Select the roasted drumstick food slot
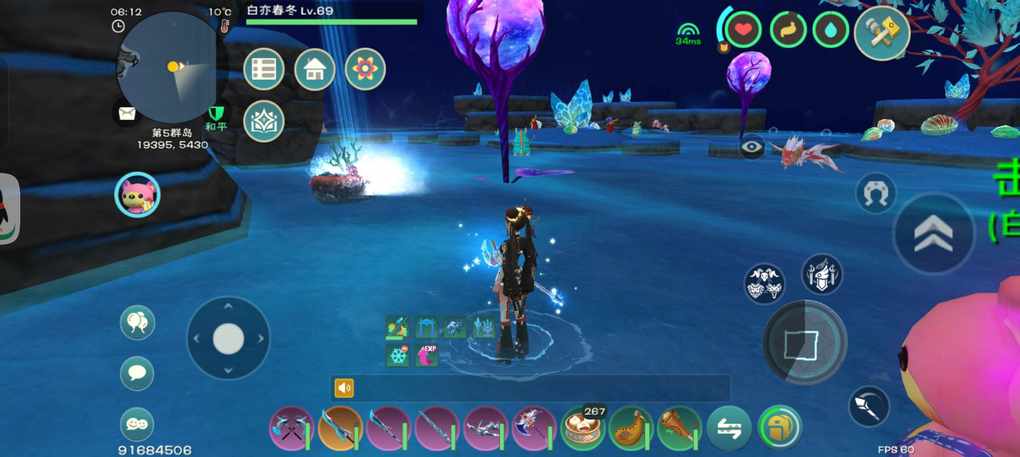Image resolution: width=1020 pixels, height=457 pixels. pyautogui.click(x=679, y=429)
